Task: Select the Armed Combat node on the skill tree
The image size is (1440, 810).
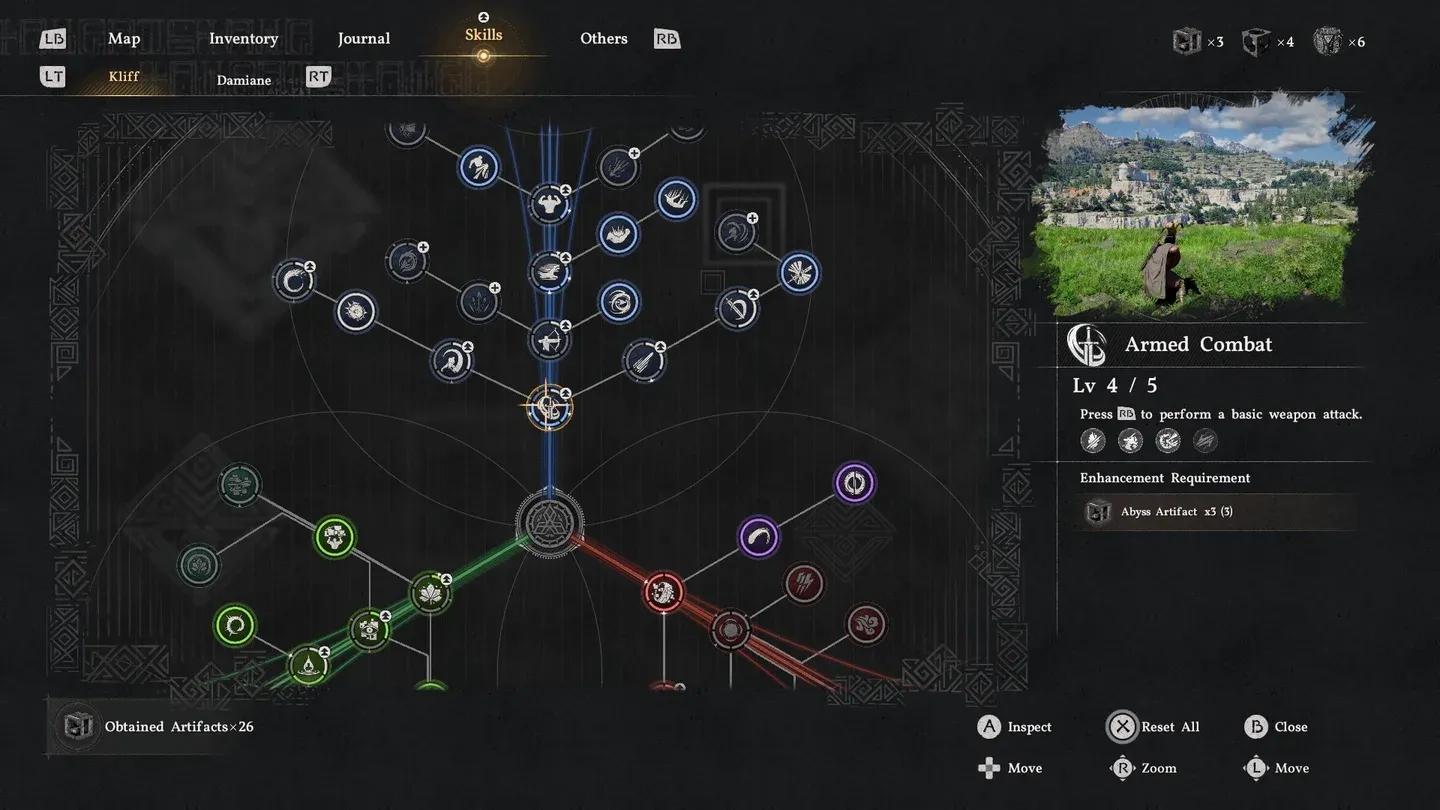Action: (x=548, y=407)
